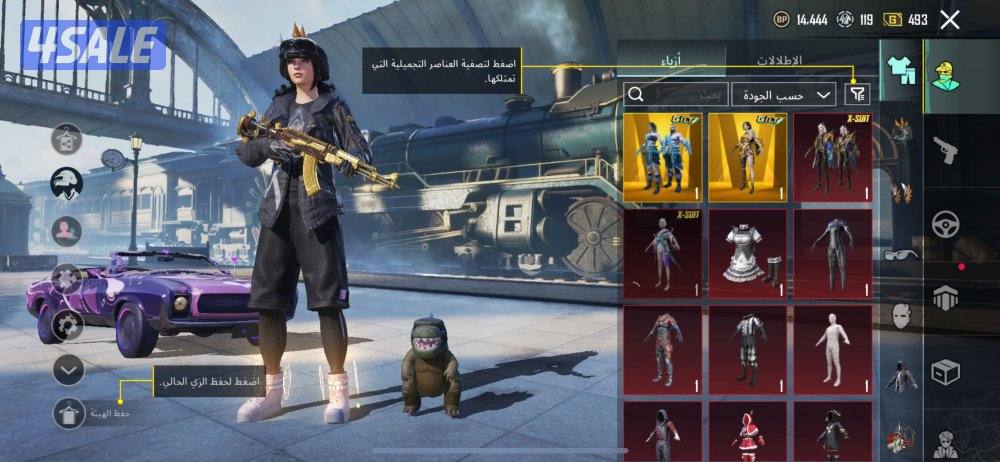
Task: Open the pistol weapons category
Action: click(x=945, y=151)
